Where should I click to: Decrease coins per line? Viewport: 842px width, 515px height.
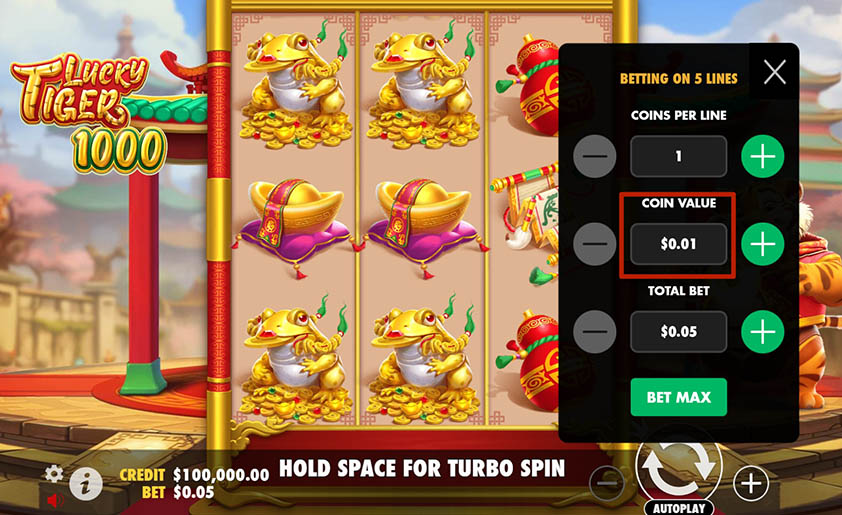[596, 157]
